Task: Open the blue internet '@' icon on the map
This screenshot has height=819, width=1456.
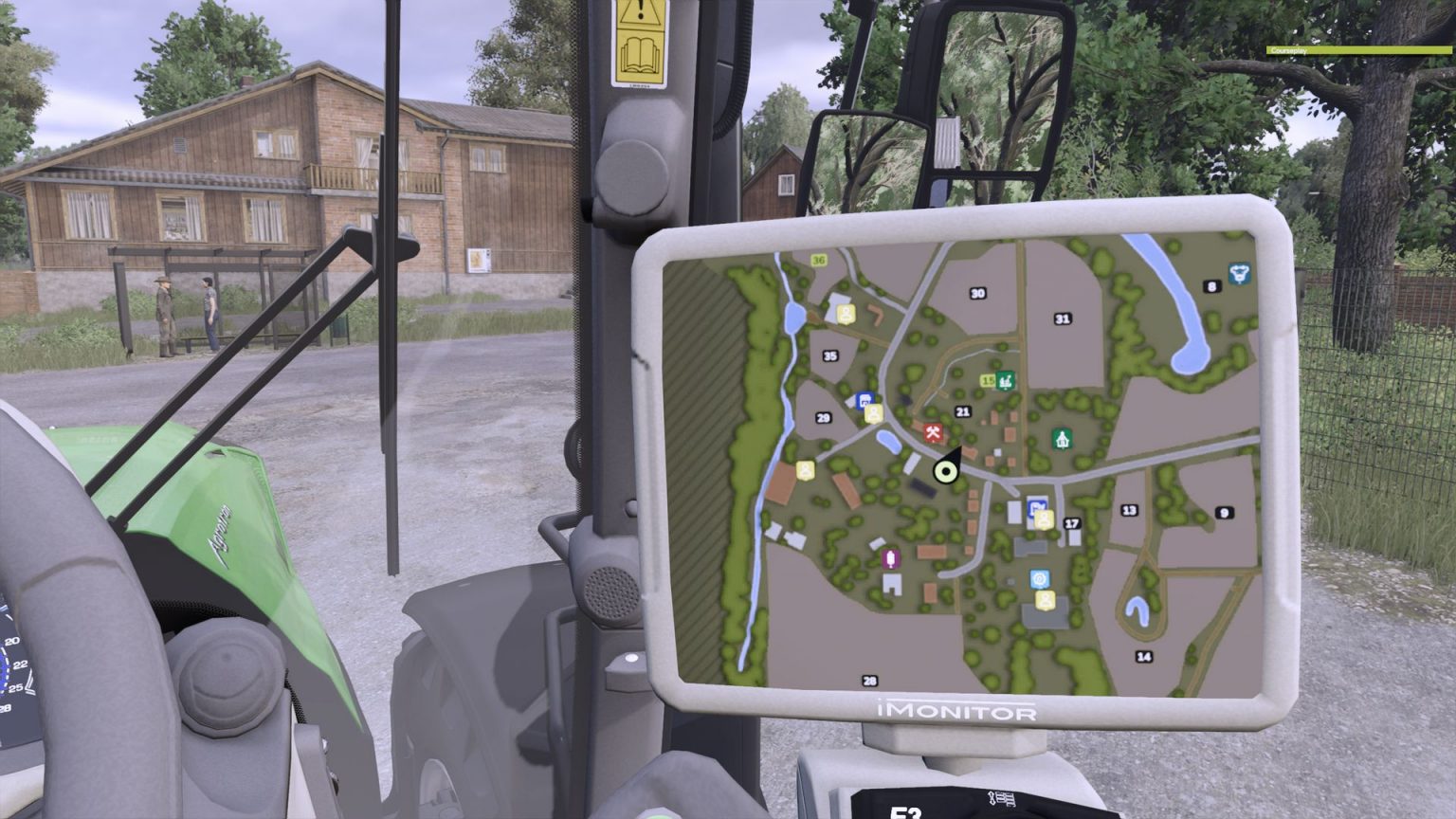Action: (1040, 578)
